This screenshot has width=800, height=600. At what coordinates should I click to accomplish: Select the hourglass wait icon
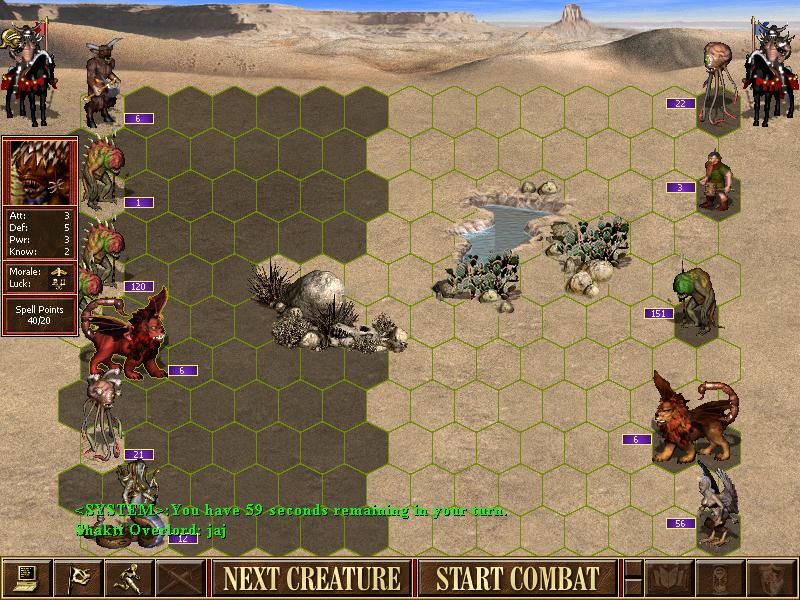(720, 578)
